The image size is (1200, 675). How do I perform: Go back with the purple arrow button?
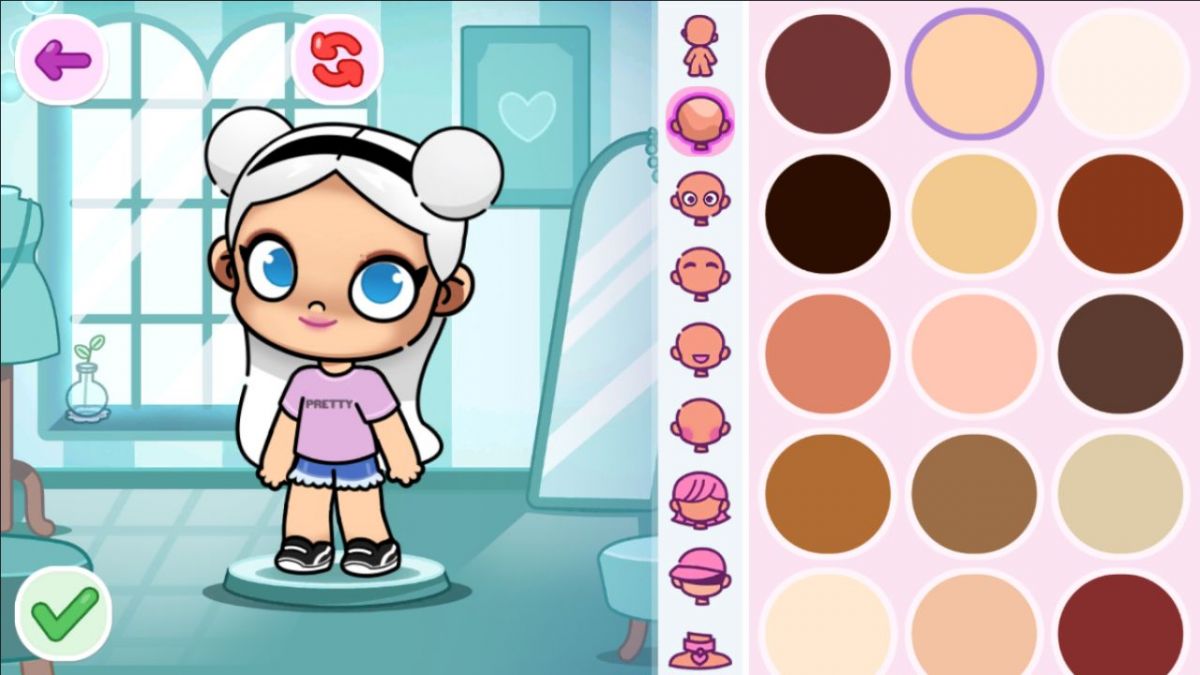62,60
